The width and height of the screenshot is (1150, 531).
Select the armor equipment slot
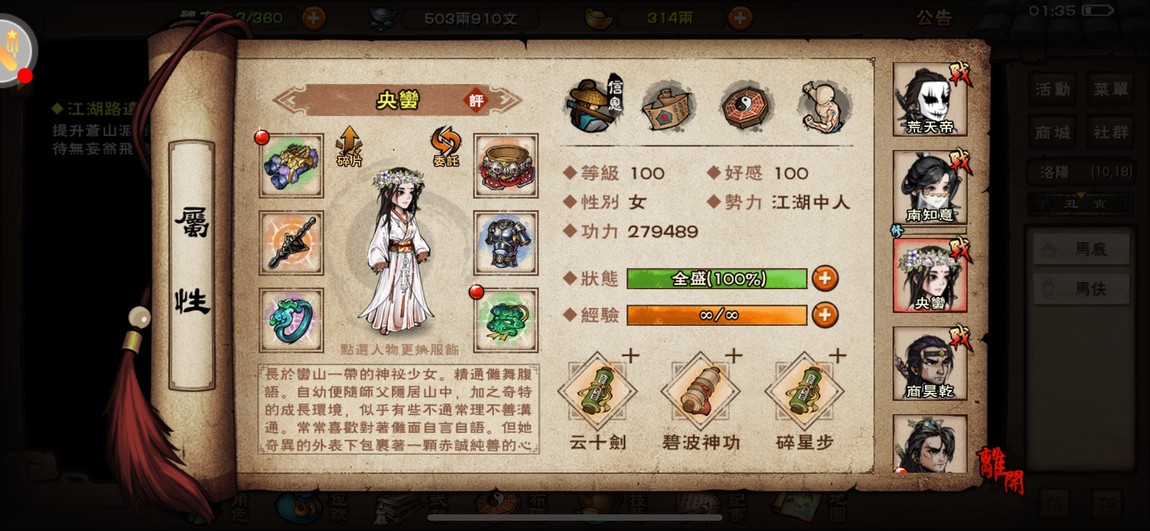point(505,242)
